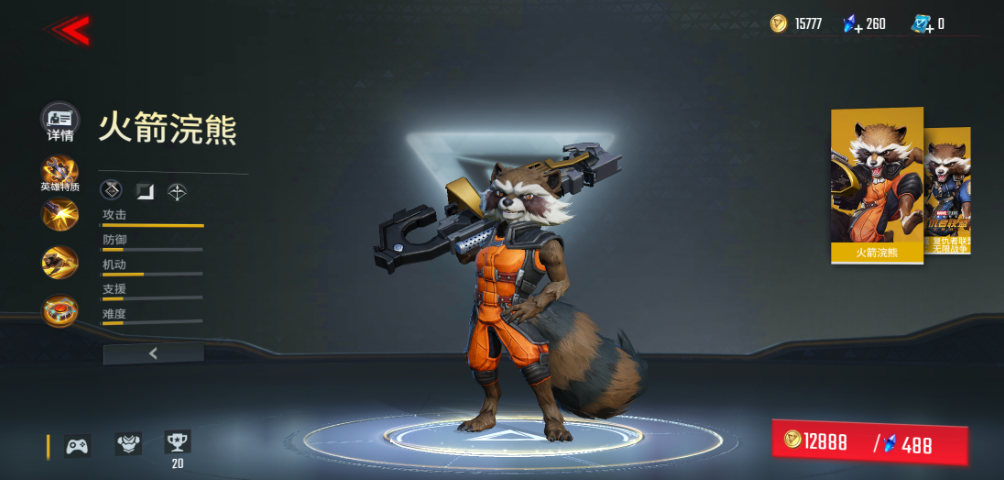Buy the hero with the red price button
1004x480 pixels.
tap(869, 444)
